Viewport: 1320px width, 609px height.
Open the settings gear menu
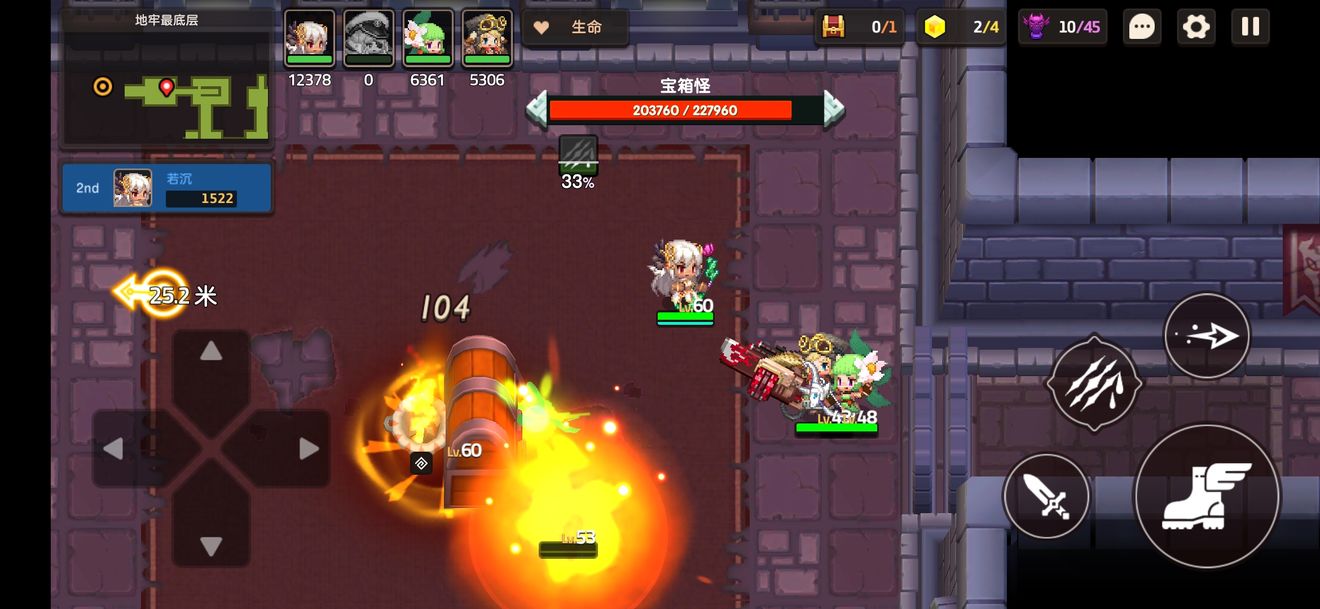1196,27
